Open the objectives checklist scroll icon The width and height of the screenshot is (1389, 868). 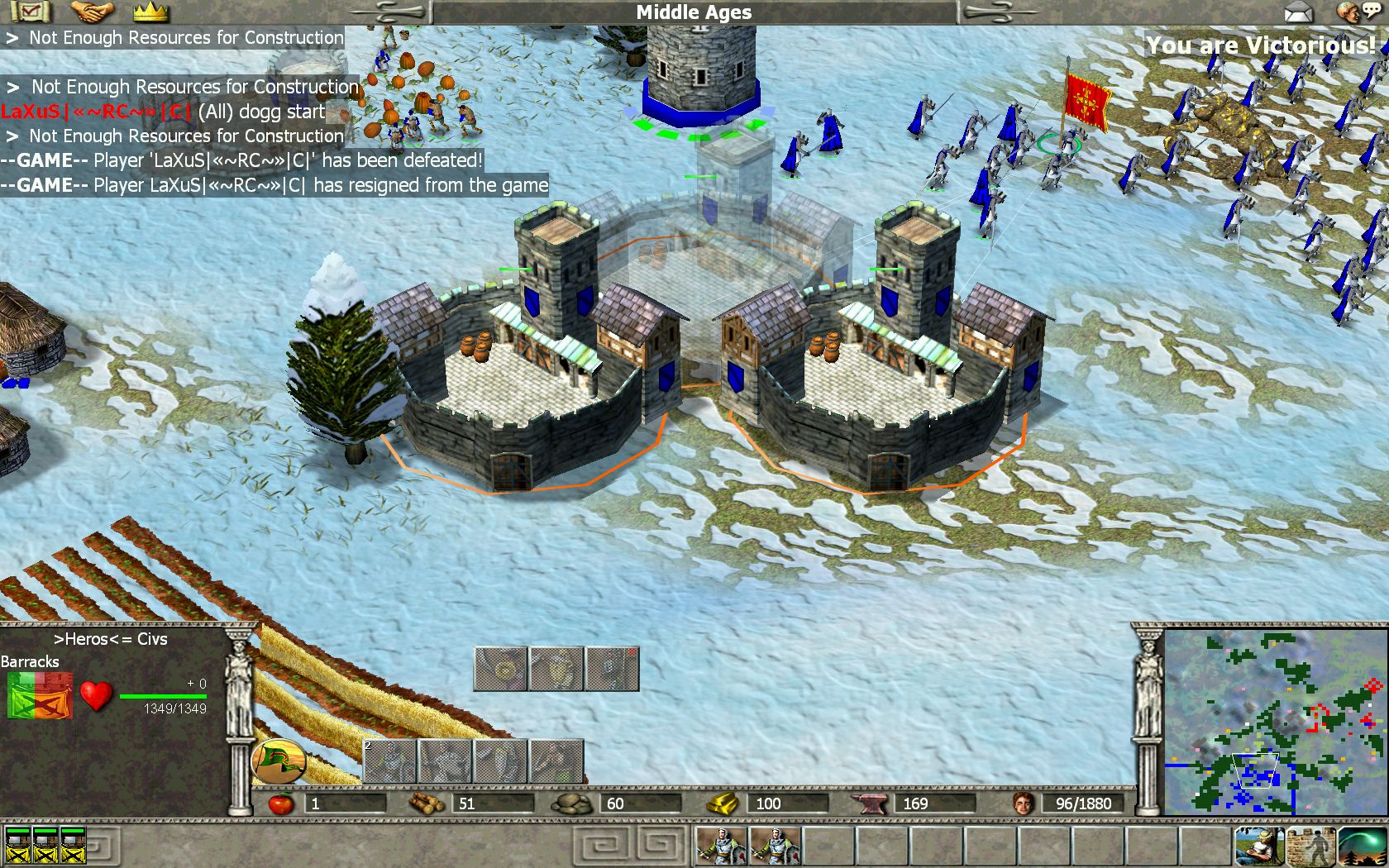[x=31, y=12]
